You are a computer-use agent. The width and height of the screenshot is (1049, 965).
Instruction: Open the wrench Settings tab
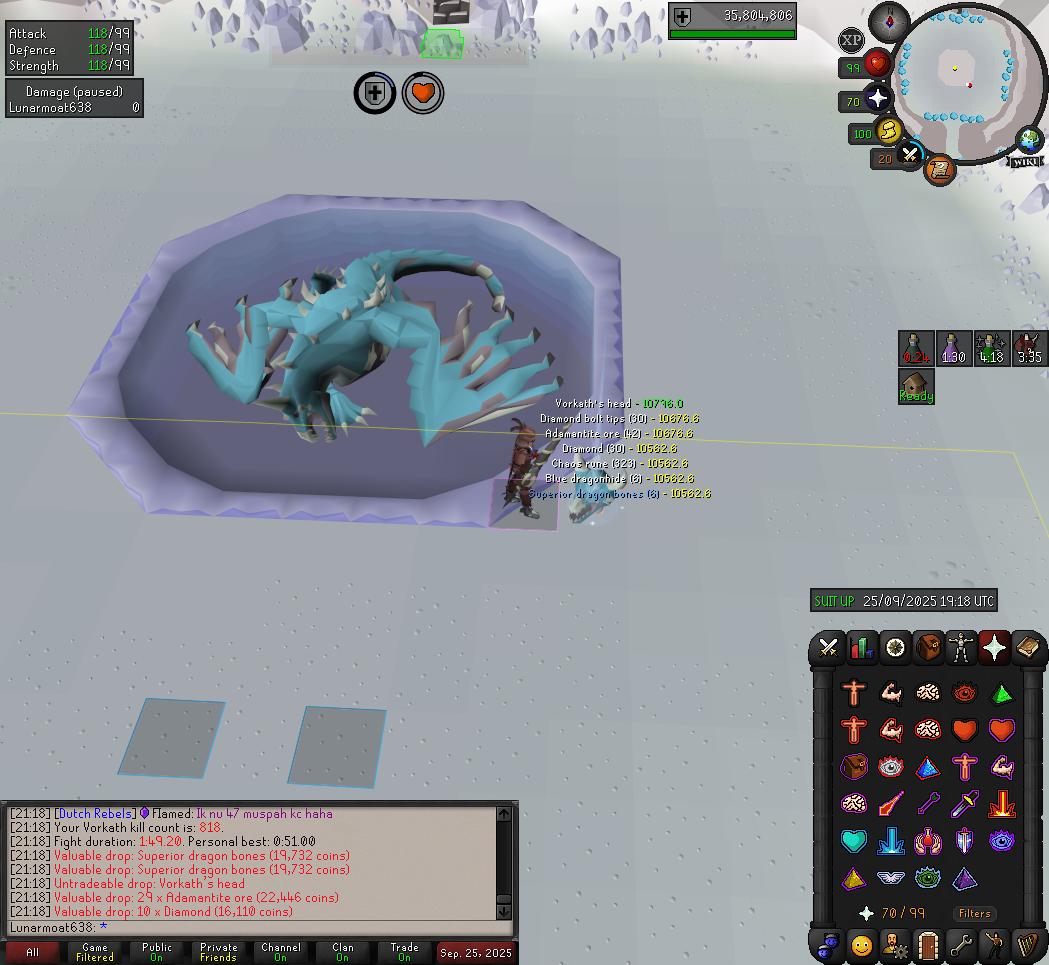[961, 944]
